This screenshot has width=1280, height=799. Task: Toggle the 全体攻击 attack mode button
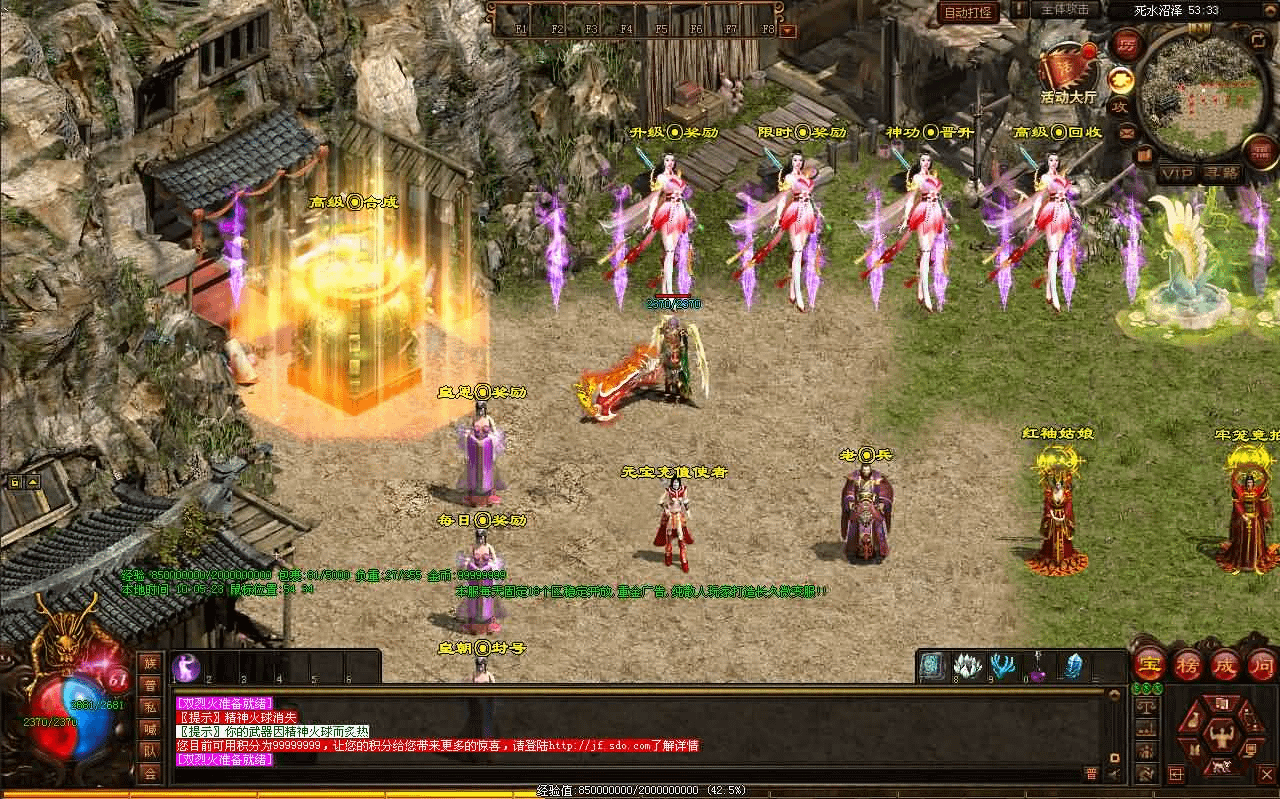pyautogui.click(x=1064, y=9)
